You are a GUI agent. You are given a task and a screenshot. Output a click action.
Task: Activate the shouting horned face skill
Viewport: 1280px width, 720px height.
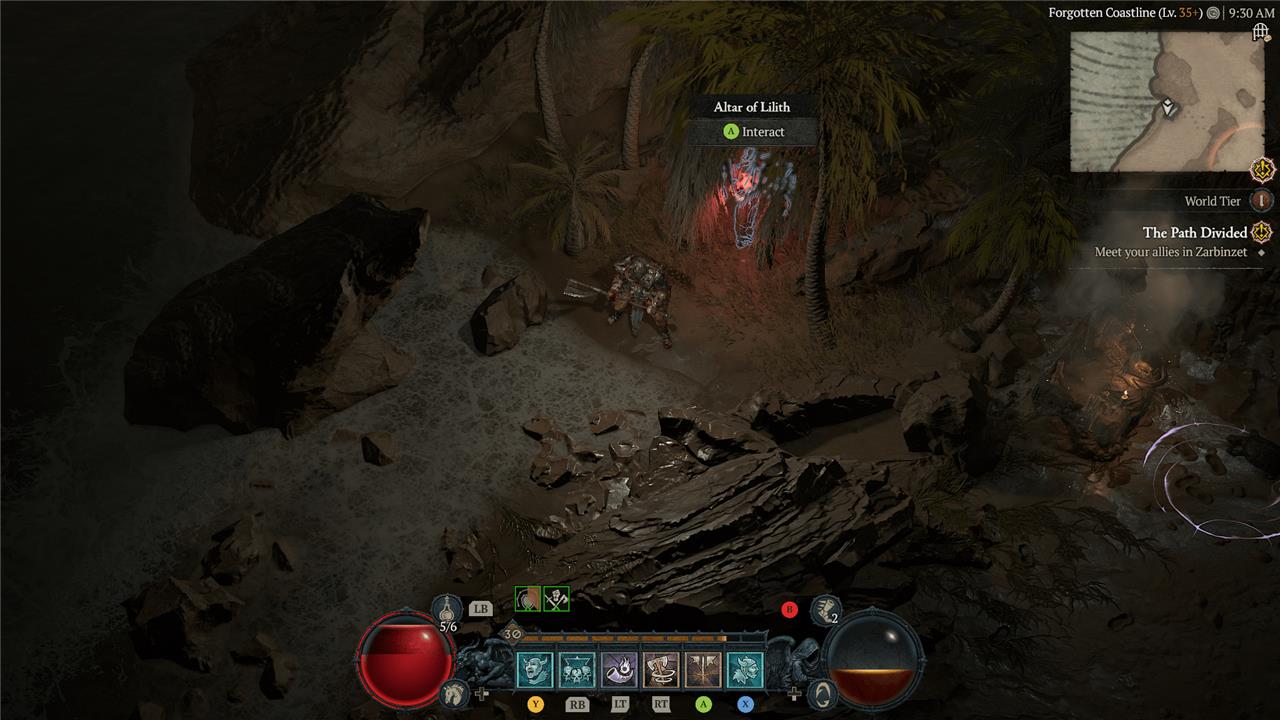(534, 670)
